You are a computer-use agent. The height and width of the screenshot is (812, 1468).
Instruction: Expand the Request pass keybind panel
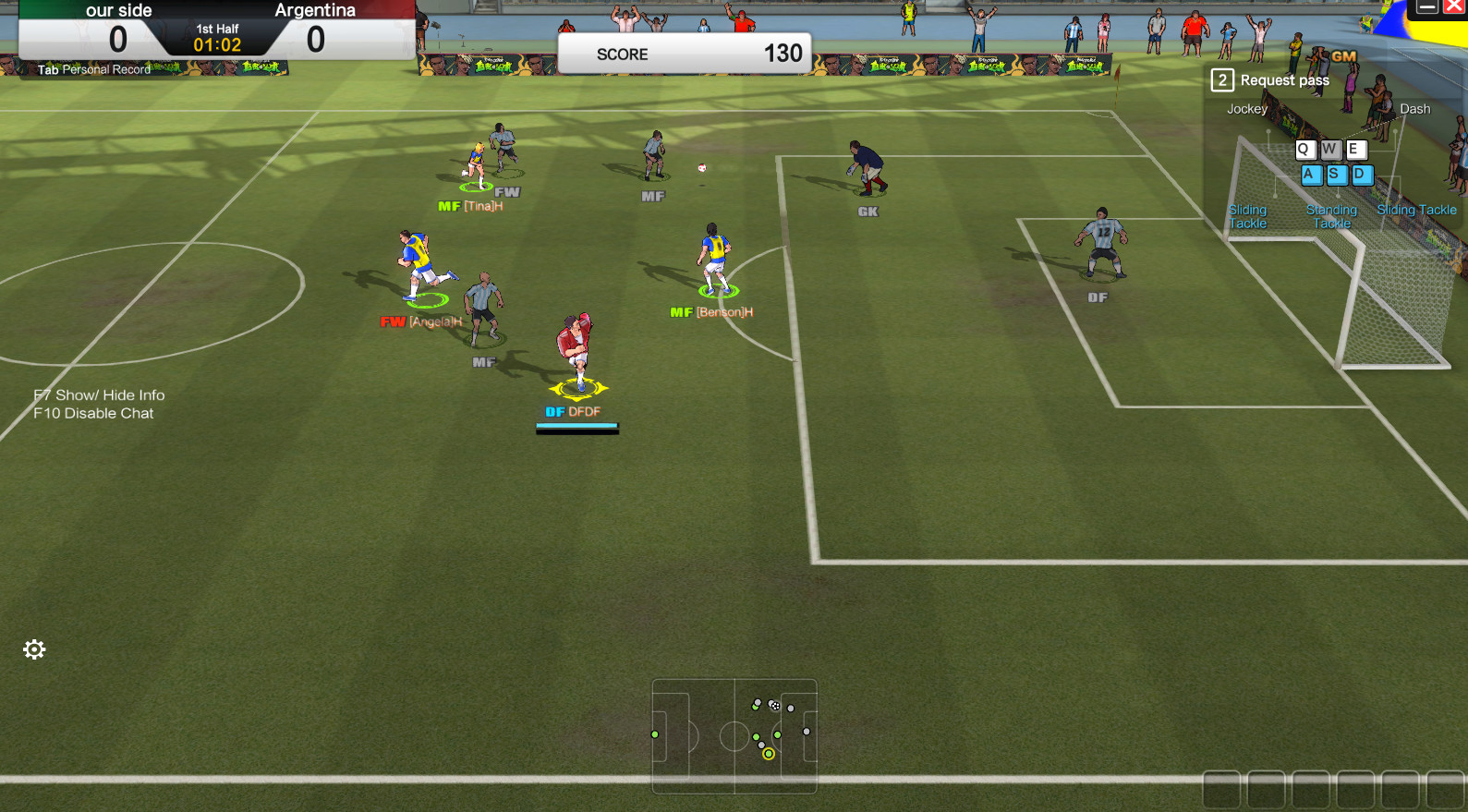[x=1221, y=80]
